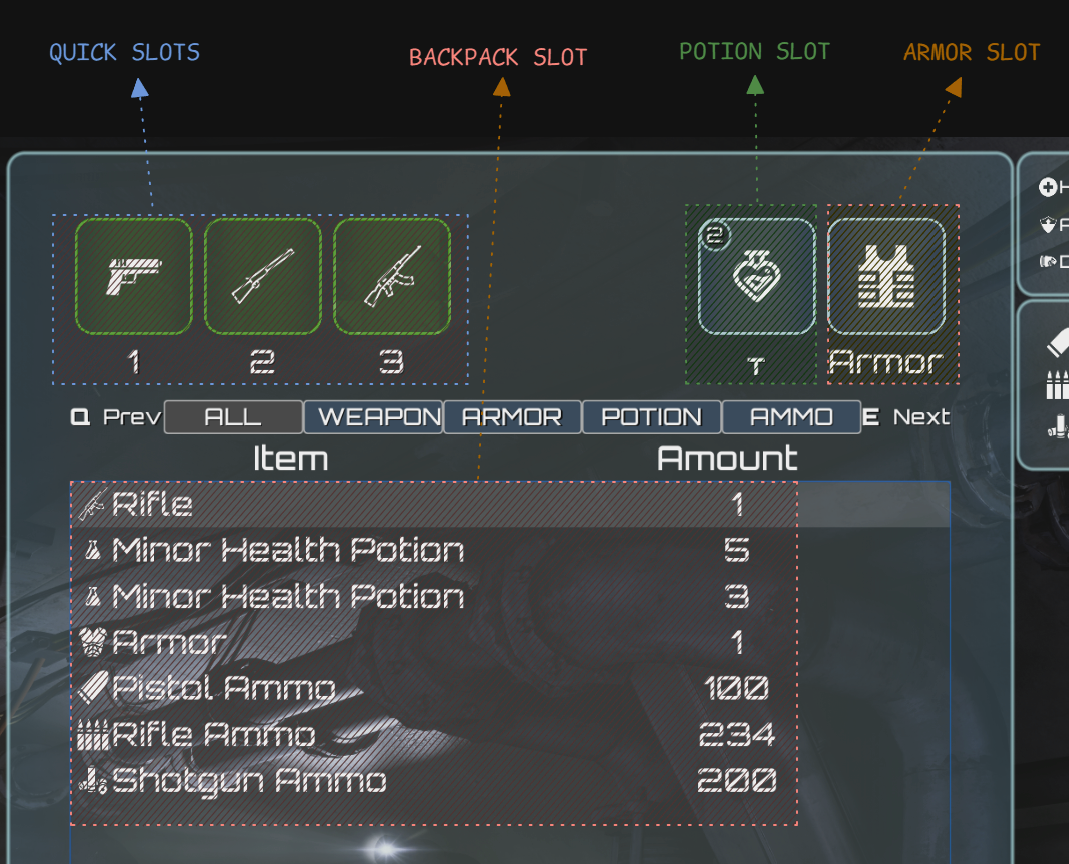Pick the Armor item row in the backpack list
The height and width of the screenshot is (864, 1069).
click(x=434, y=642)
